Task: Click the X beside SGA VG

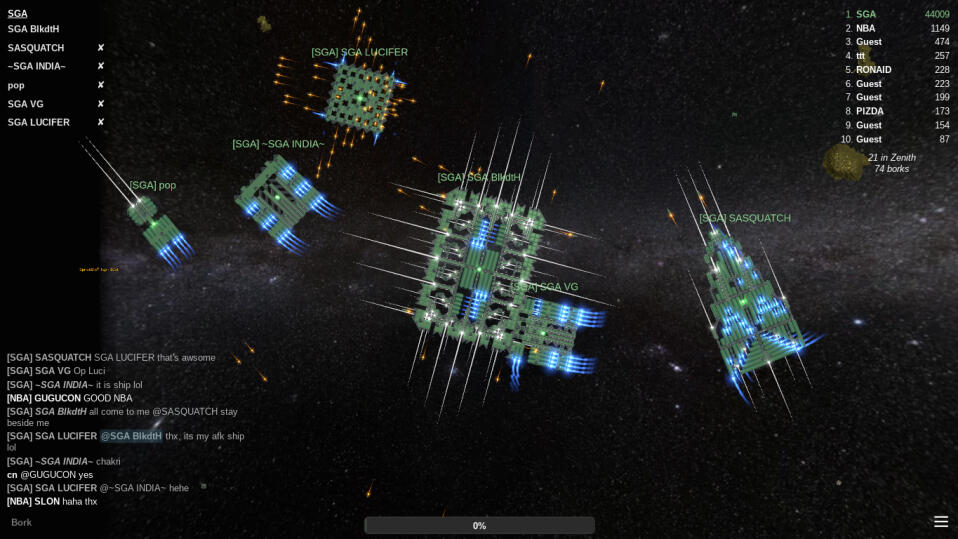Action: tap(101, 104)
